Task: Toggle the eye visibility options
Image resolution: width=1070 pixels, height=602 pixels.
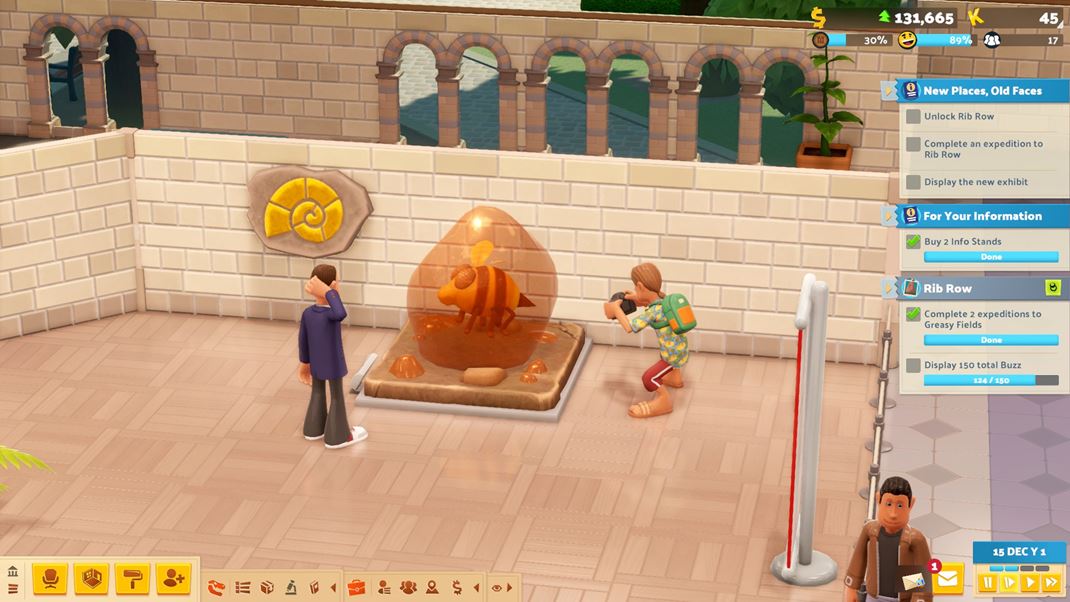Action: [x=497, y=587]
